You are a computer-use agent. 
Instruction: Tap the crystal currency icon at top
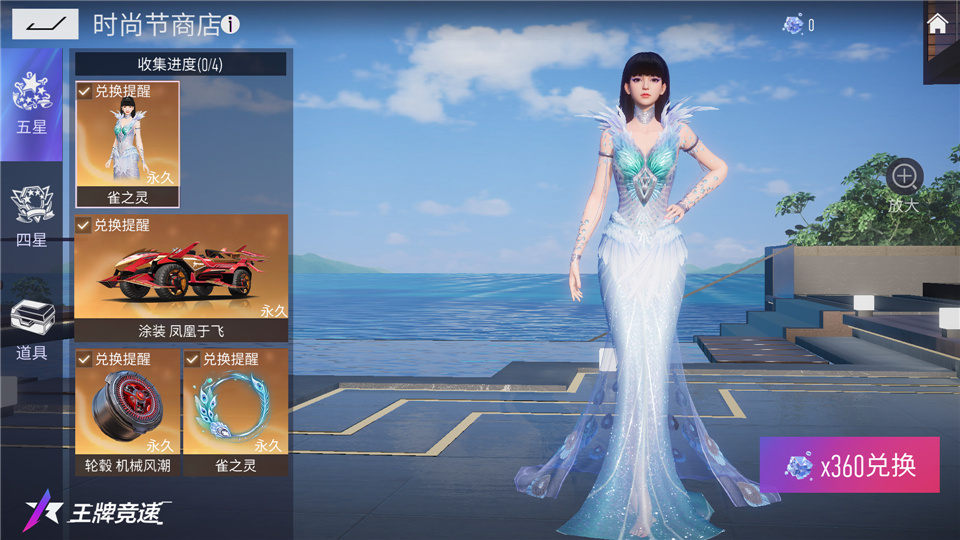click(x=793, y=24)
